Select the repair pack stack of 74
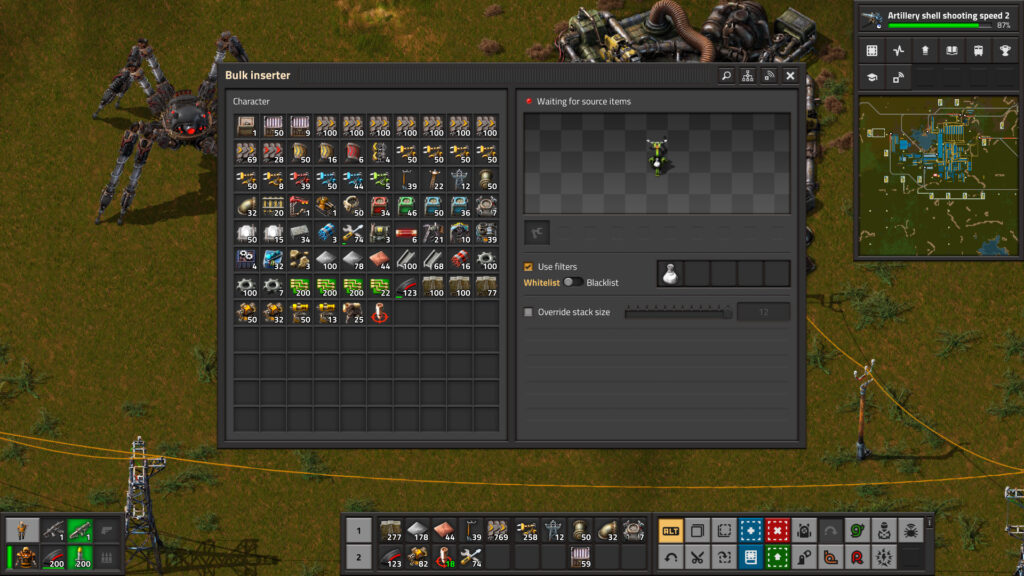This screenshot has height=576, width=1024. (353, 233)
